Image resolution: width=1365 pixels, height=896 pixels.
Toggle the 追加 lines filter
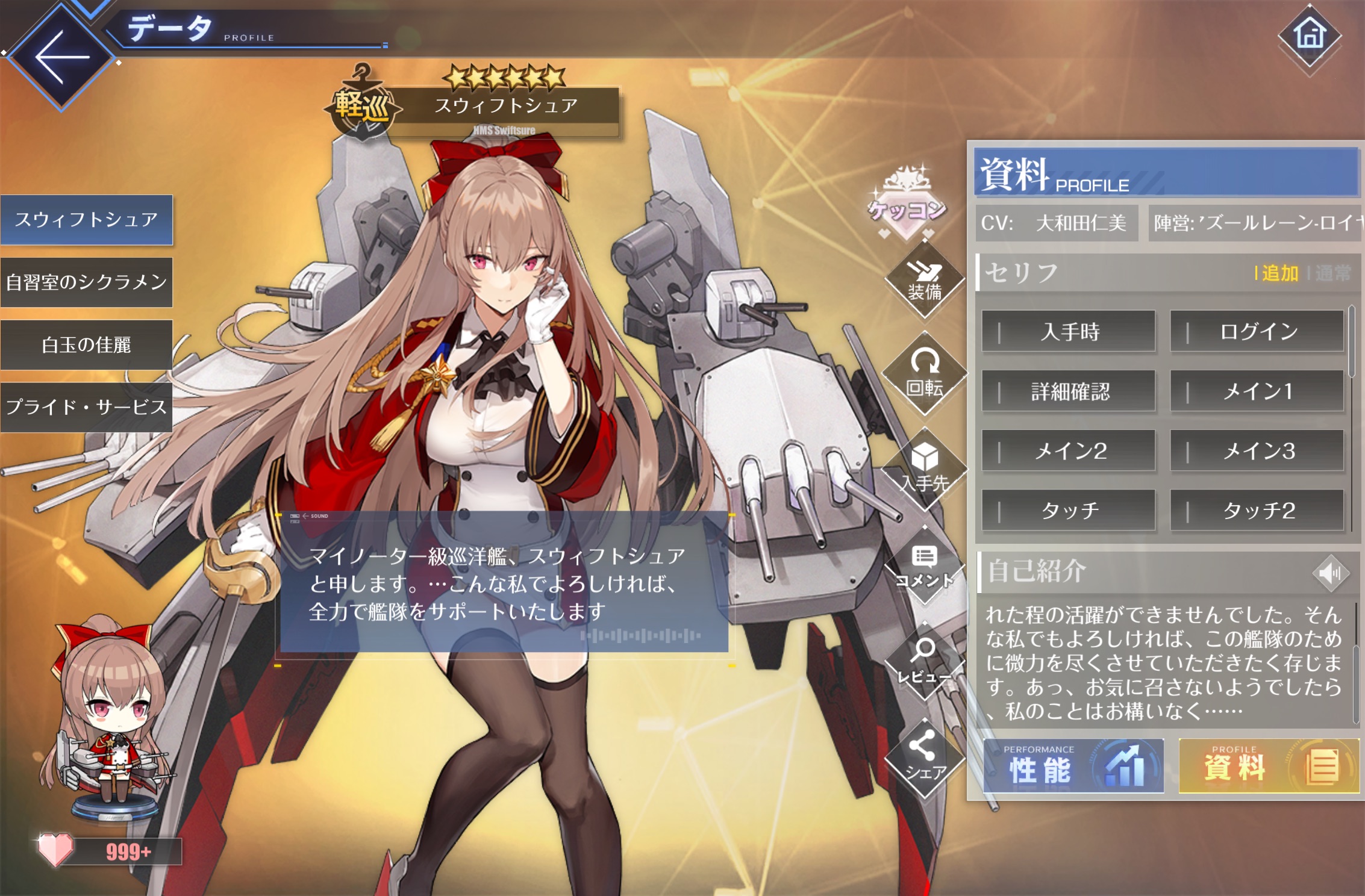point(1278,273)
